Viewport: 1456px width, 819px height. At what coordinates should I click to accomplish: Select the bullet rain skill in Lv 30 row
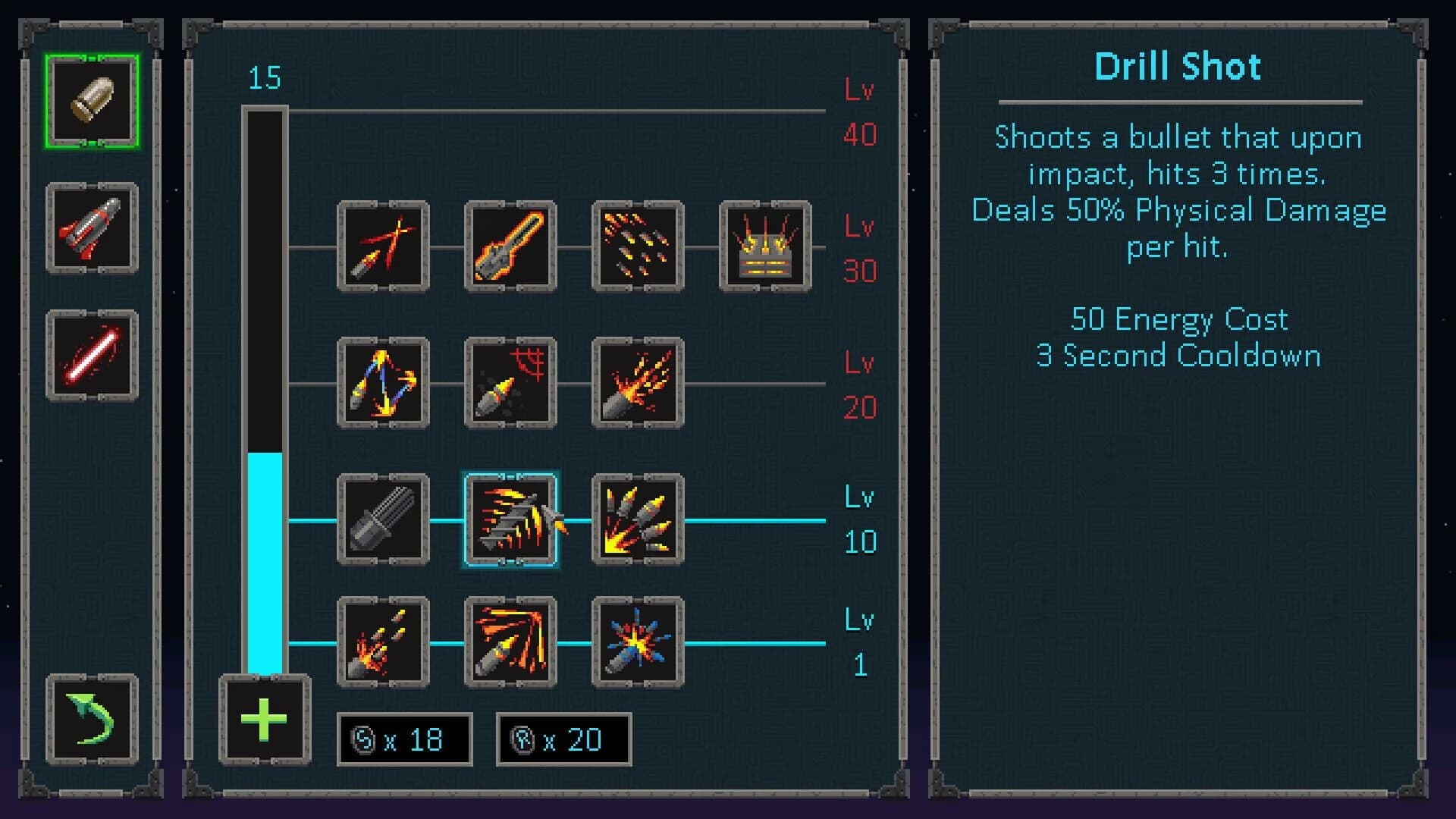pos(638,247)
